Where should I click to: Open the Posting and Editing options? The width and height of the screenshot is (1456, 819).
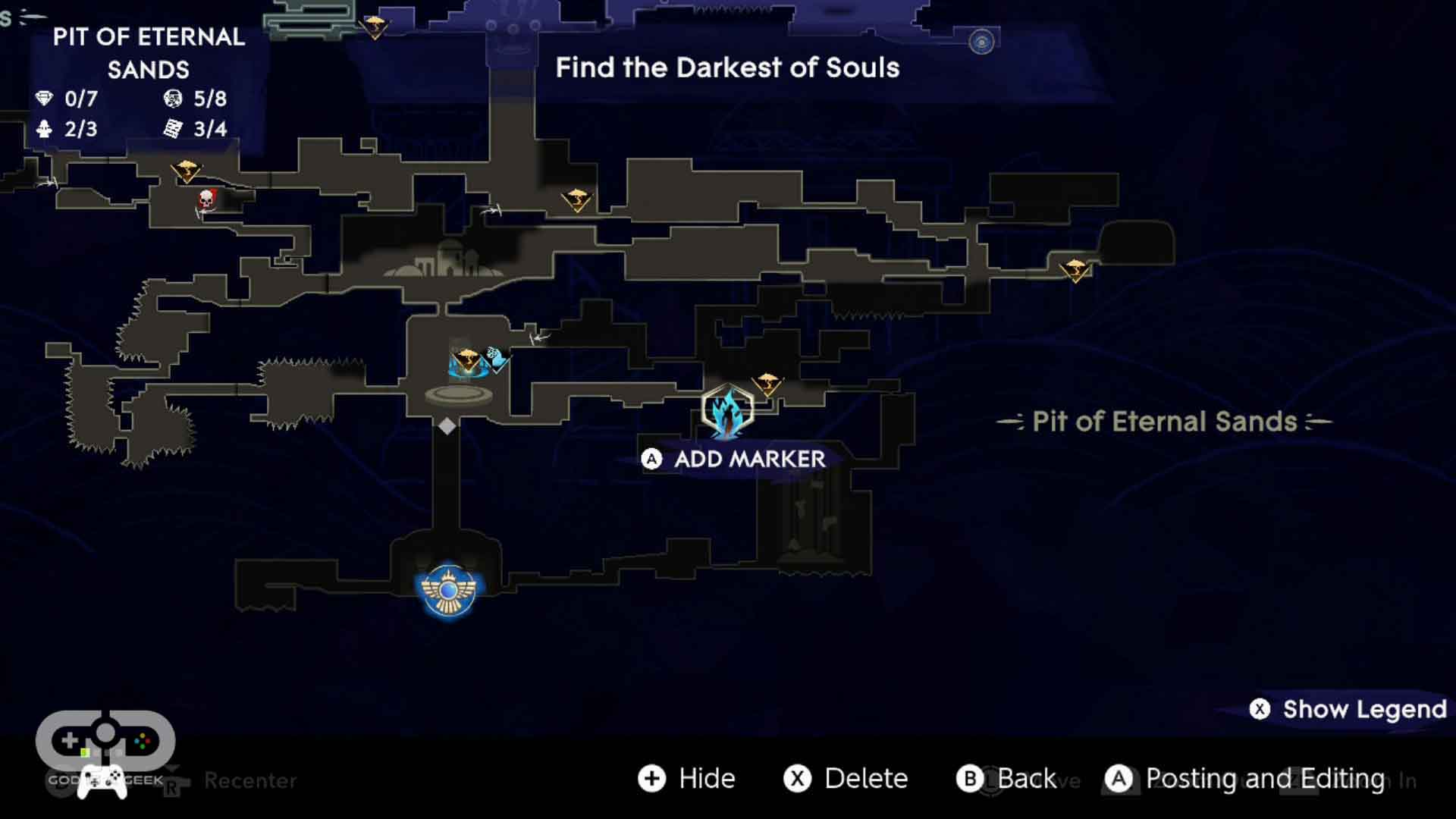click(1244, 778)
